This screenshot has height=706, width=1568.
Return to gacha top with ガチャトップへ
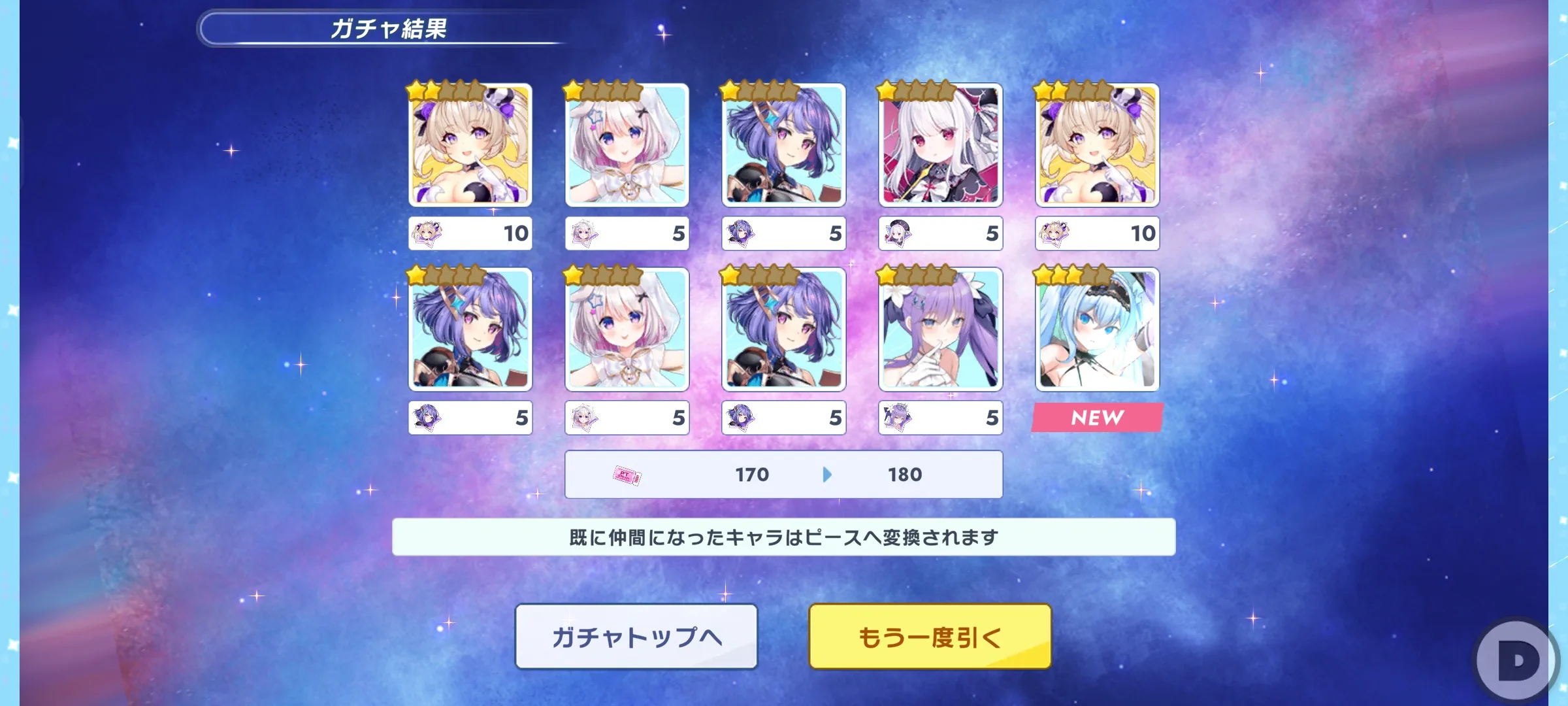(636, 636)
